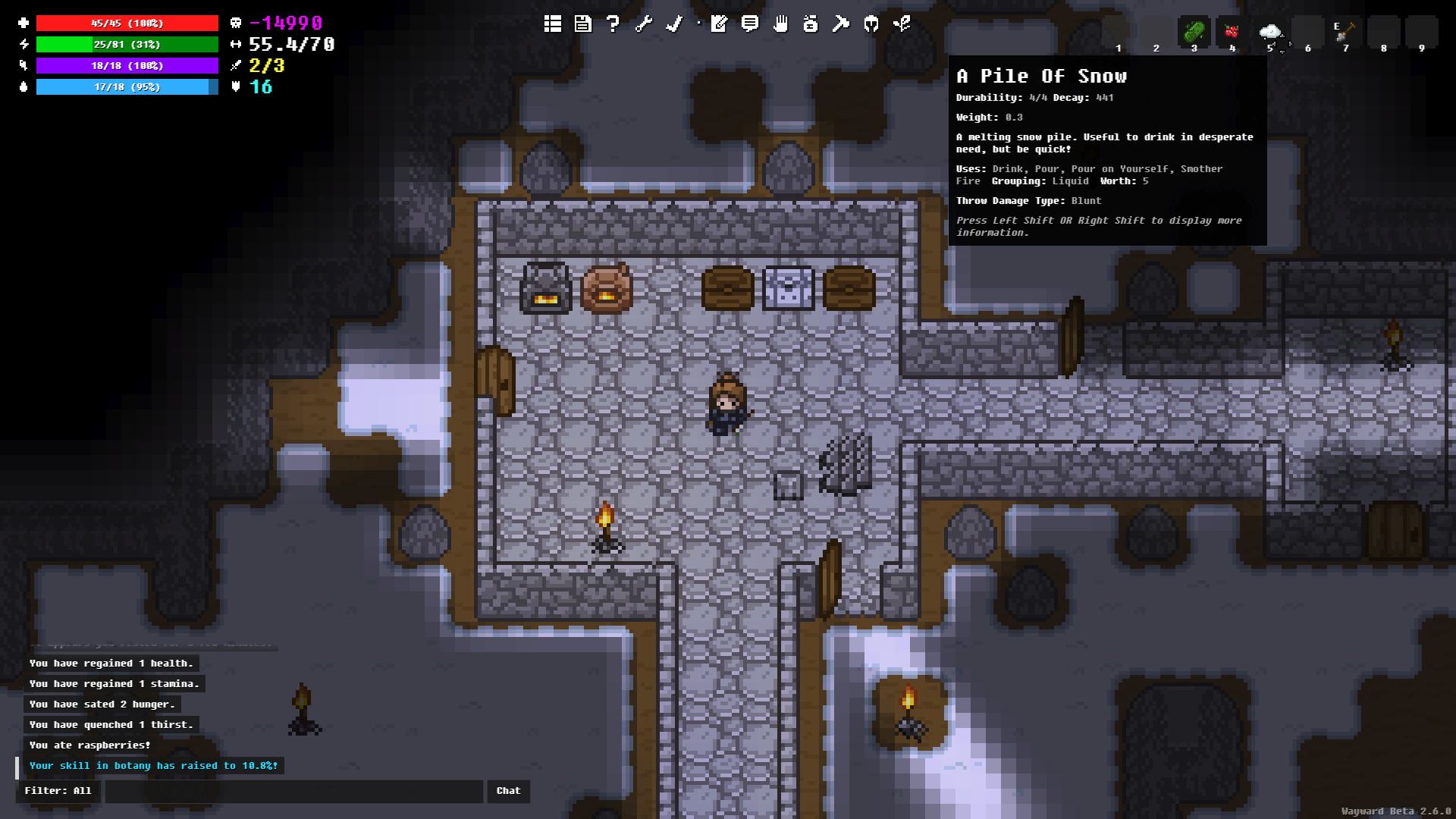1456x819 pixels.
Task: Click the chat text input field
Action: click(x=293, y=791)
